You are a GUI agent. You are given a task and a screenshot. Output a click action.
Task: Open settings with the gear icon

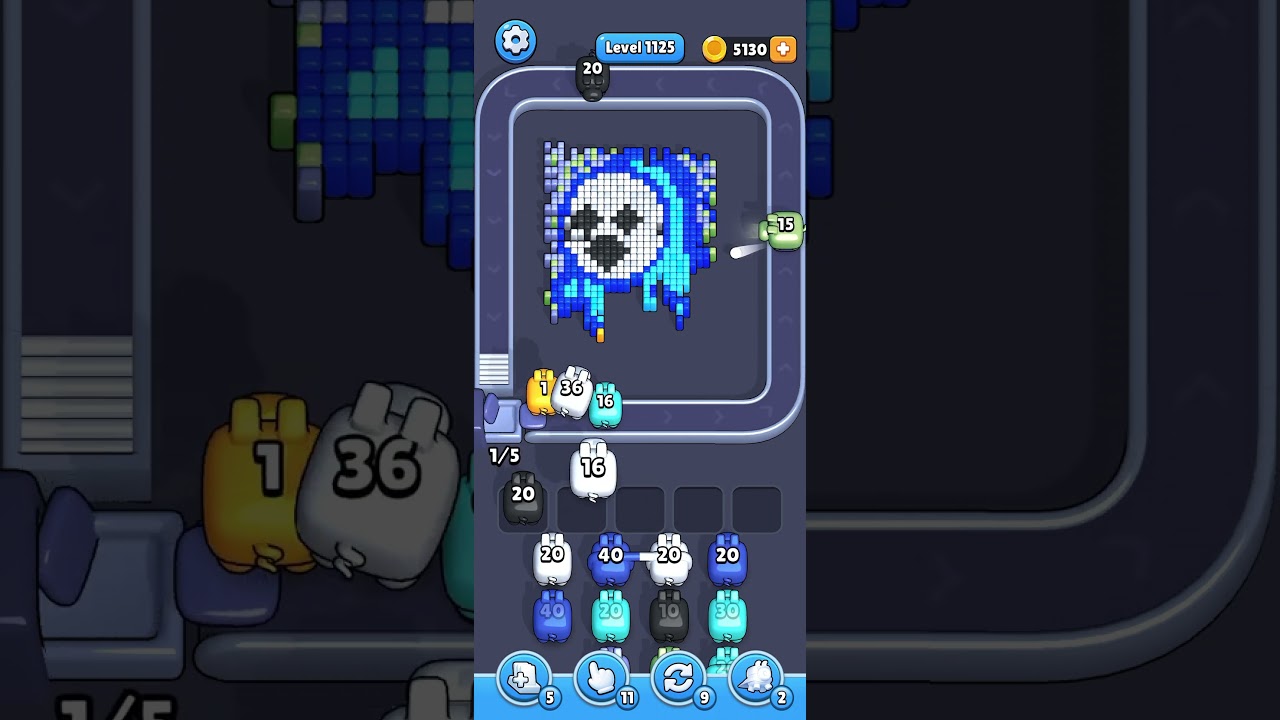(x=516, y=41)
